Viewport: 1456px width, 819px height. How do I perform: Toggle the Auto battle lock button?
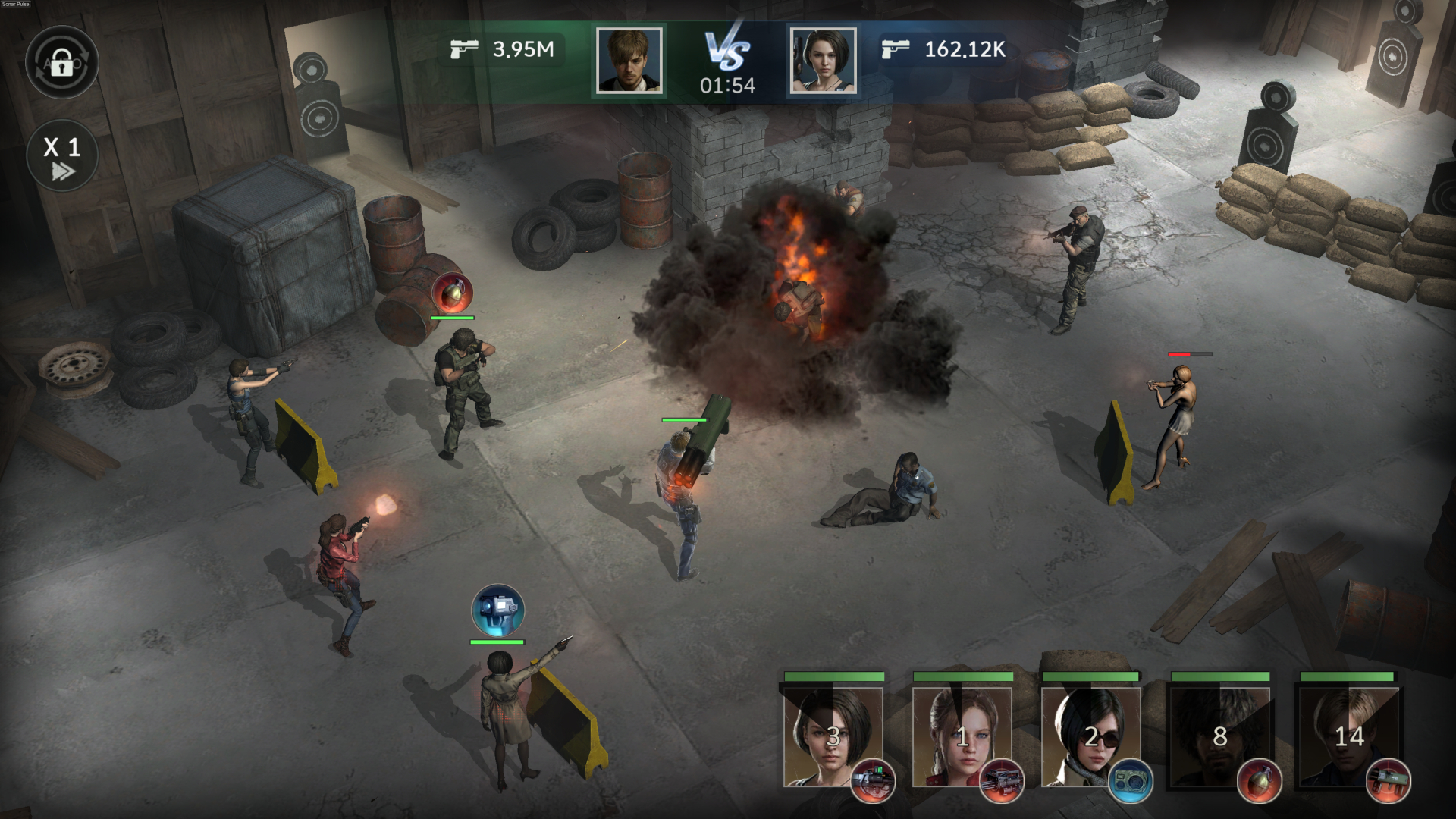61,62
